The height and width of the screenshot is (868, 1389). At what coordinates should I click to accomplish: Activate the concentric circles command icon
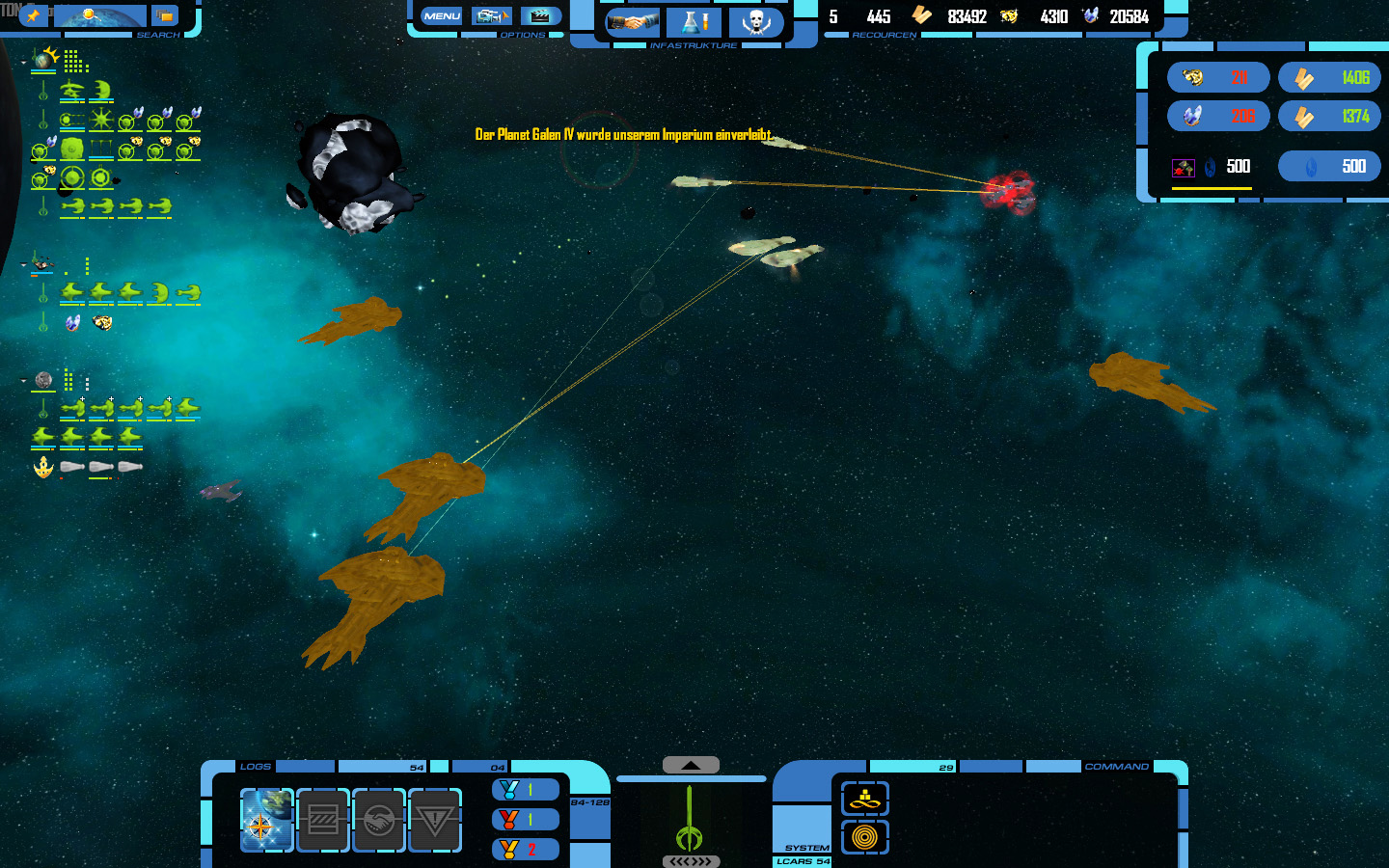(x=864, y=837)
